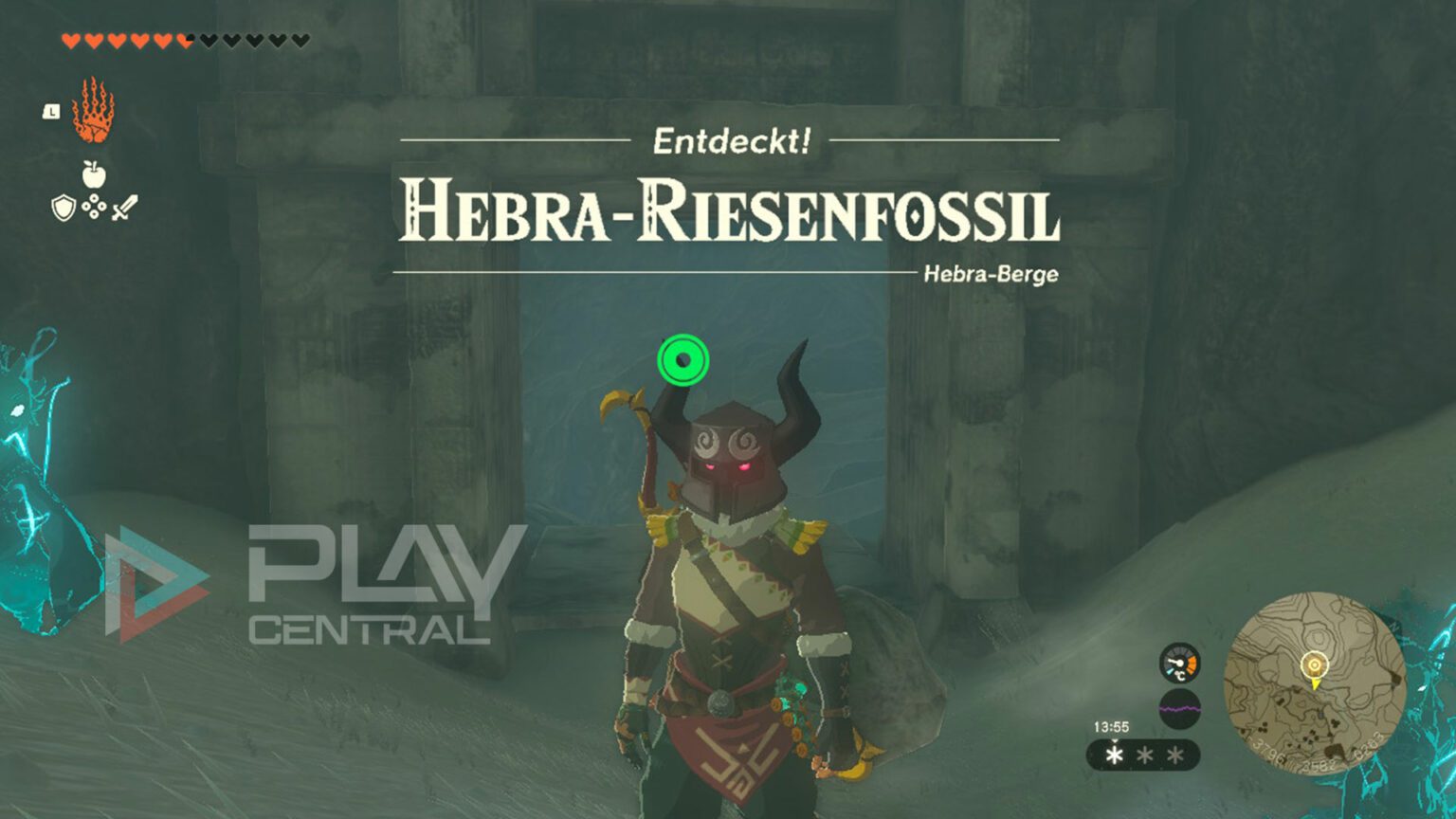Select the middle snowflake forecast icon
This screenshot has width=1456, height=819.
point(1144,755)
